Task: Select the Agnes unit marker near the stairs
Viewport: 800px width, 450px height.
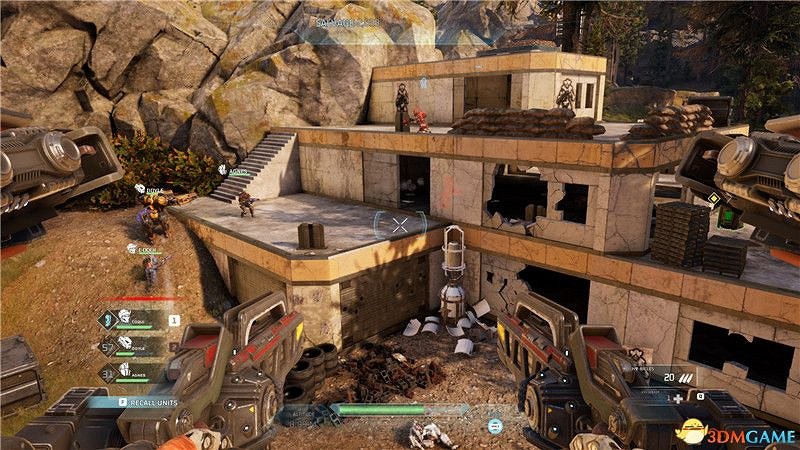Action: click(x=234, y=171)
